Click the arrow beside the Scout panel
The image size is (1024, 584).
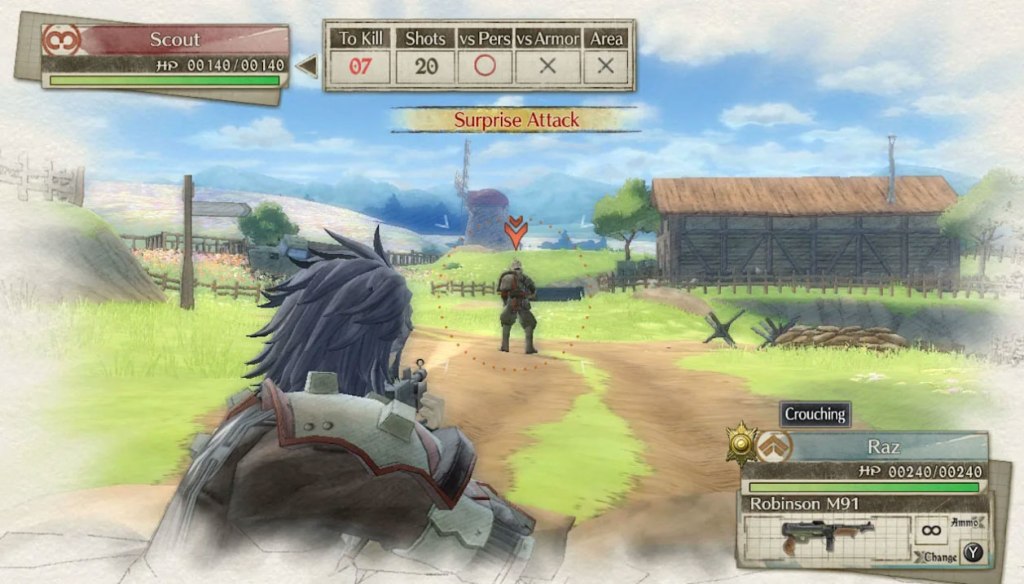(x=308, y=67)
